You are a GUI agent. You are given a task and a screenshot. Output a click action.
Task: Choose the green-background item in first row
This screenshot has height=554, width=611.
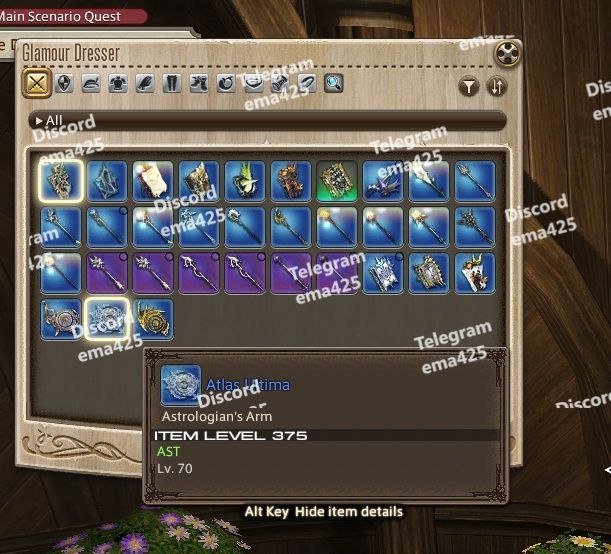pos(337,181)
